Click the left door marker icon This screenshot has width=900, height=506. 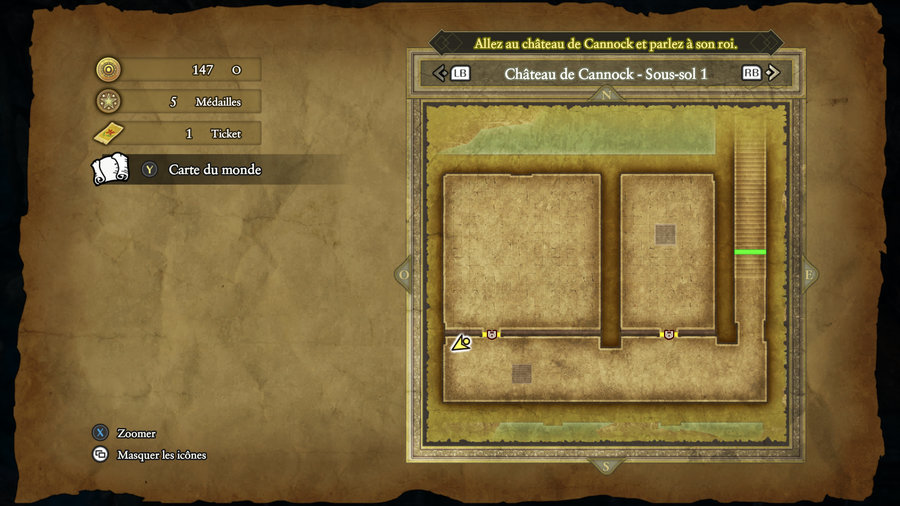point(491,334)
